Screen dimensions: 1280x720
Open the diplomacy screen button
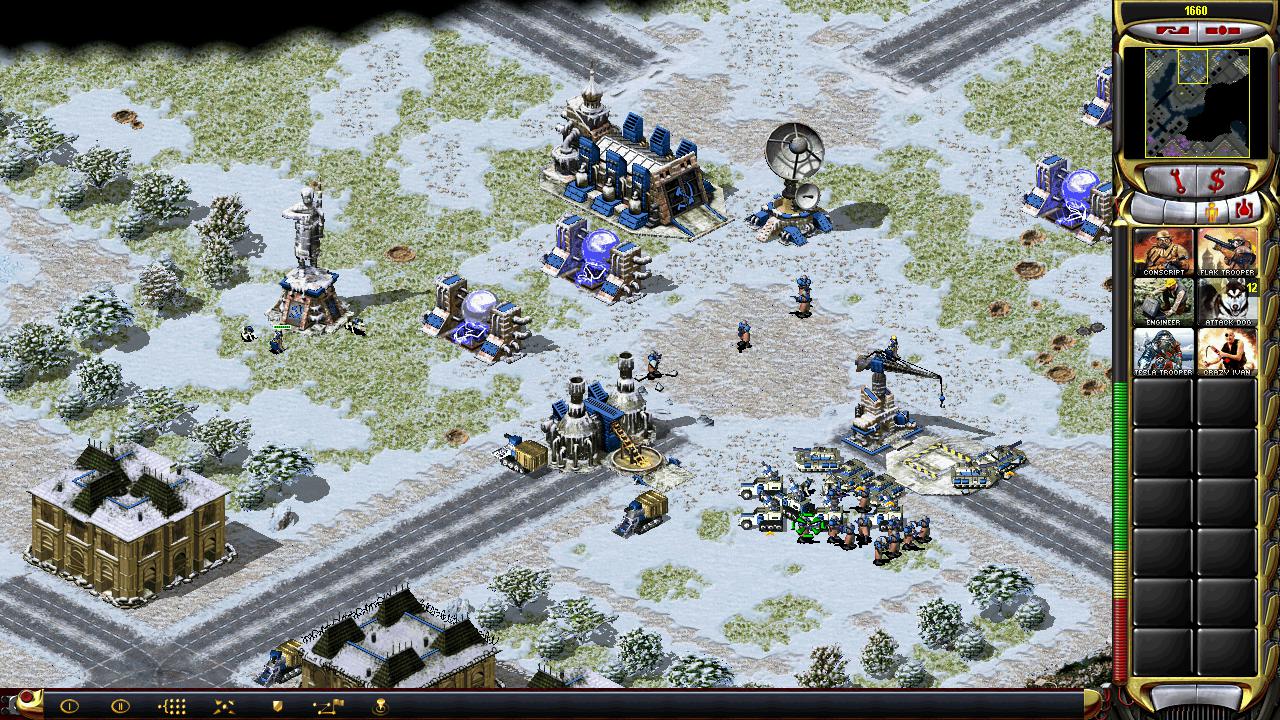click(1172, 30)
